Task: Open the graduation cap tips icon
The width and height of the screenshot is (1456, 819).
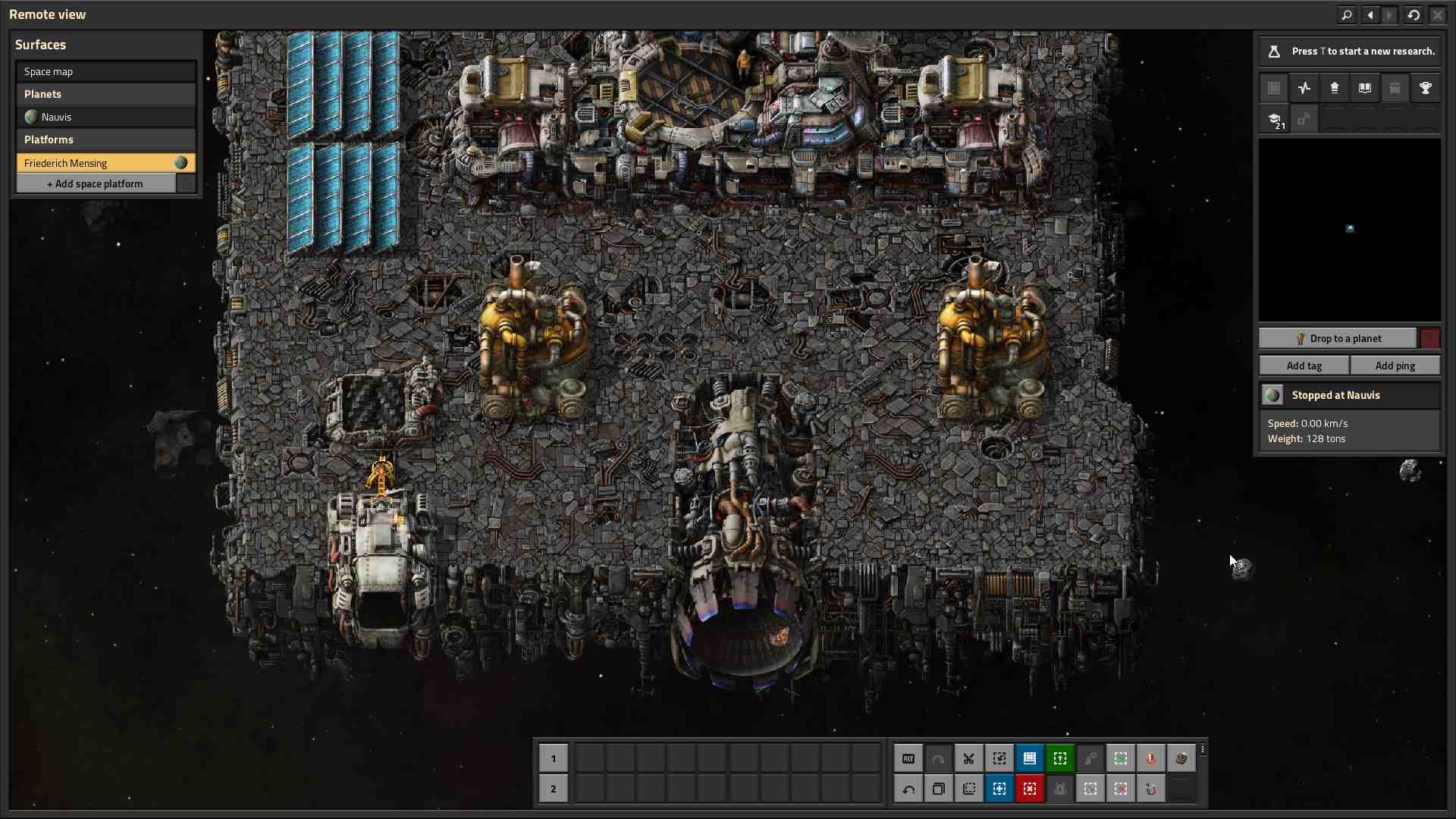Action: (x=1275, y=120)
